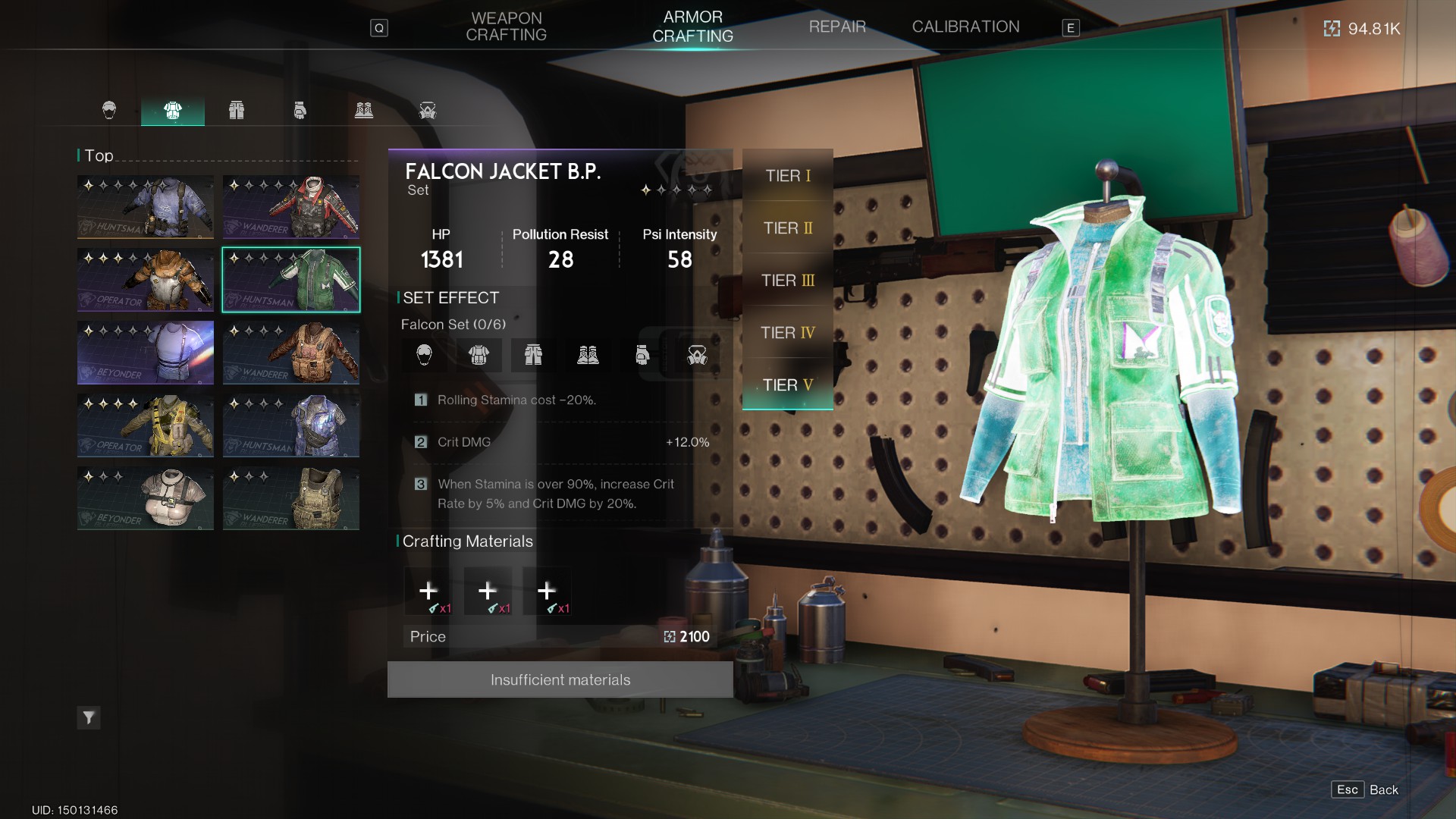Choose the brown Wanderer jacket blueprint
Image resolution: width=1456 pixels, height=819 pixels.
pos(291,353)
